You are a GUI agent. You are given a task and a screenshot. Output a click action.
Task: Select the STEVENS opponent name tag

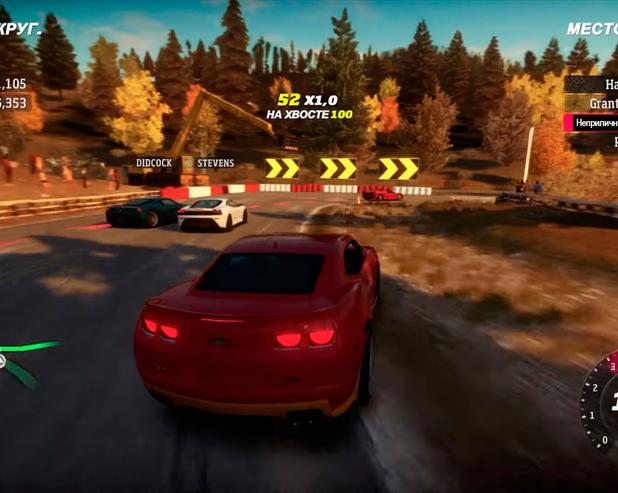[215, 163]
